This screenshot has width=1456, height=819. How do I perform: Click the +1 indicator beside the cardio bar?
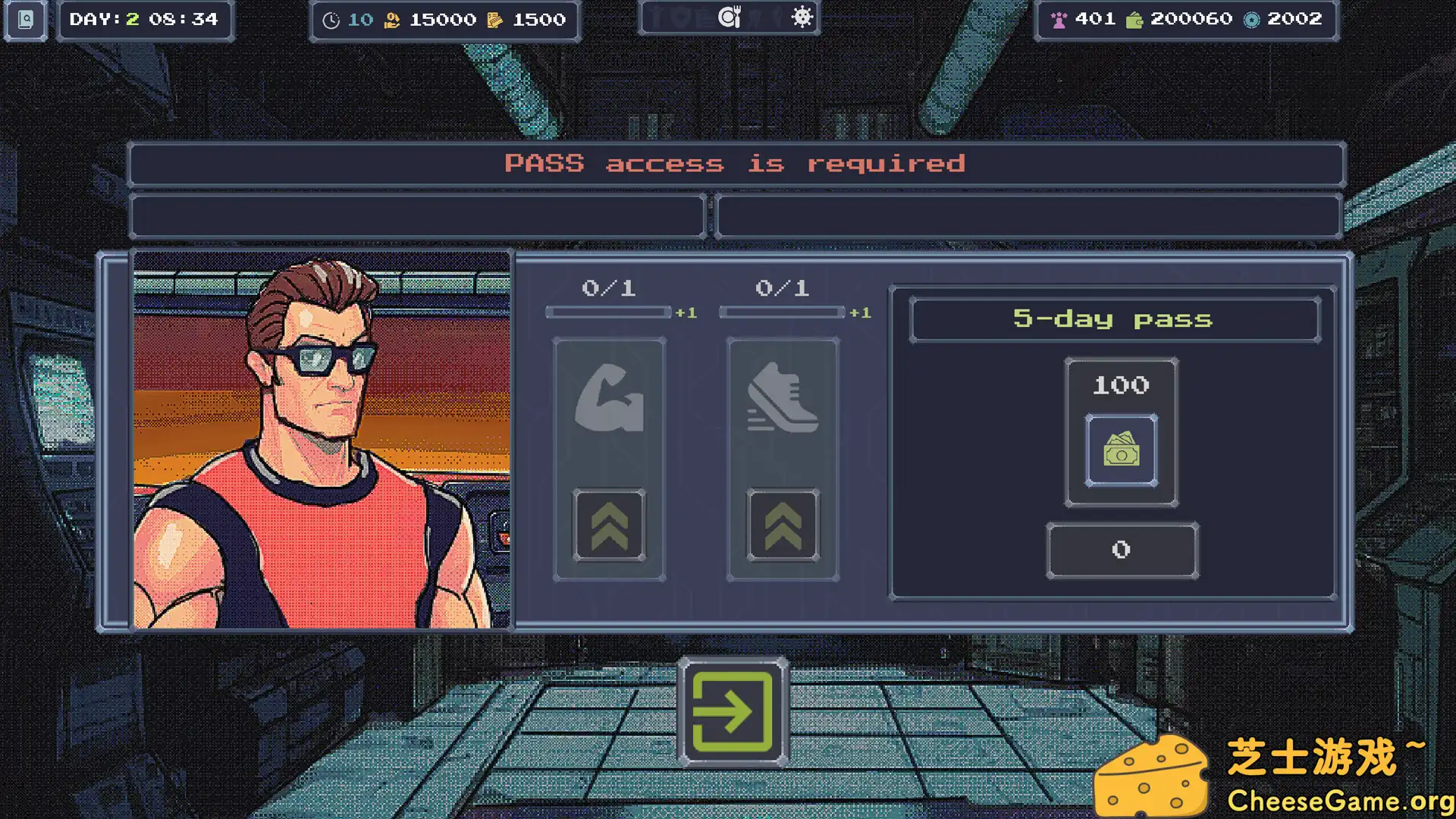pos(860,312)
